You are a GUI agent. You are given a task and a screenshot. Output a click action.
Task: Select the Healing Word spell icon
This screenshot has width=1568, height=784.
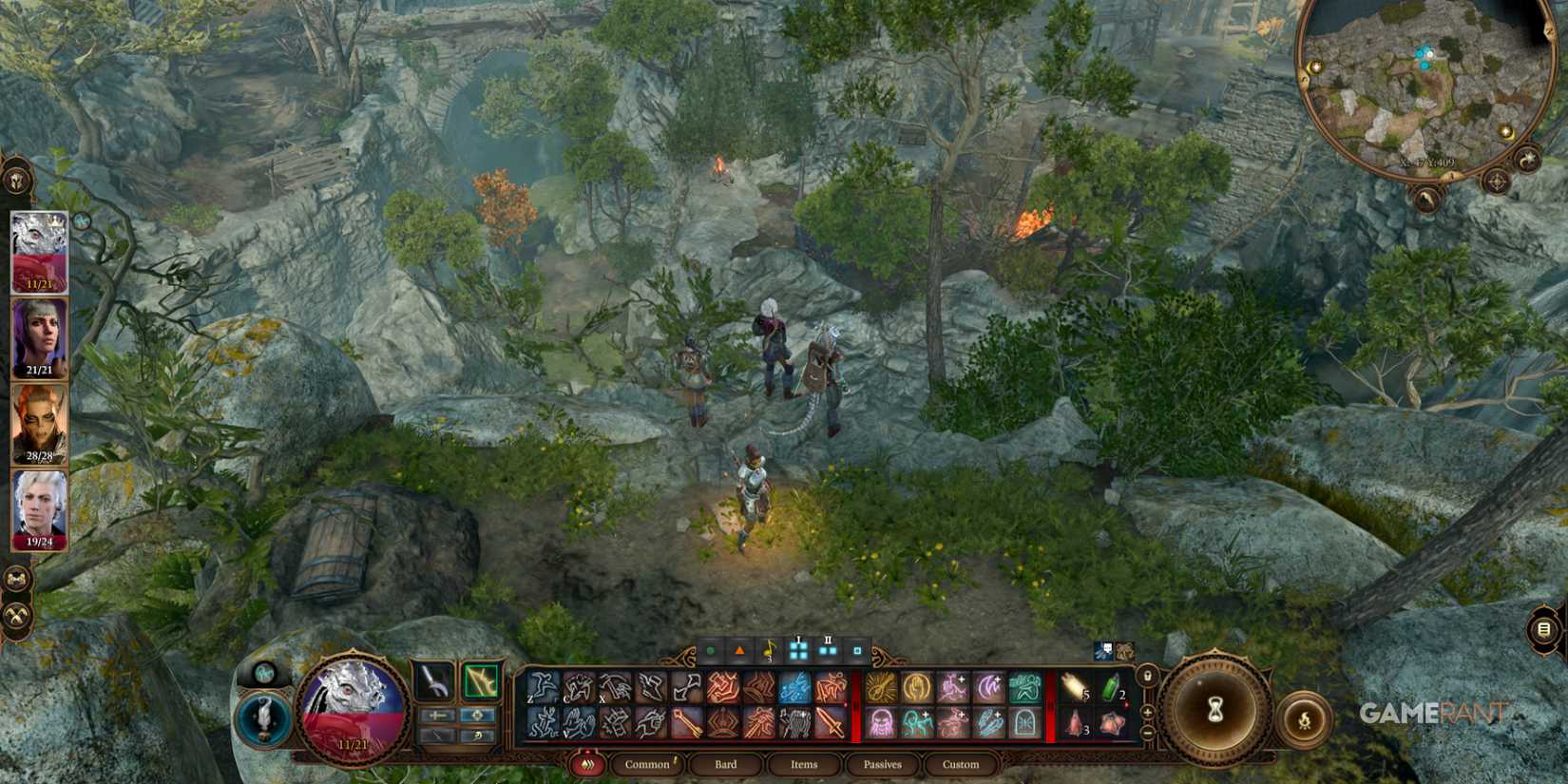916,686
